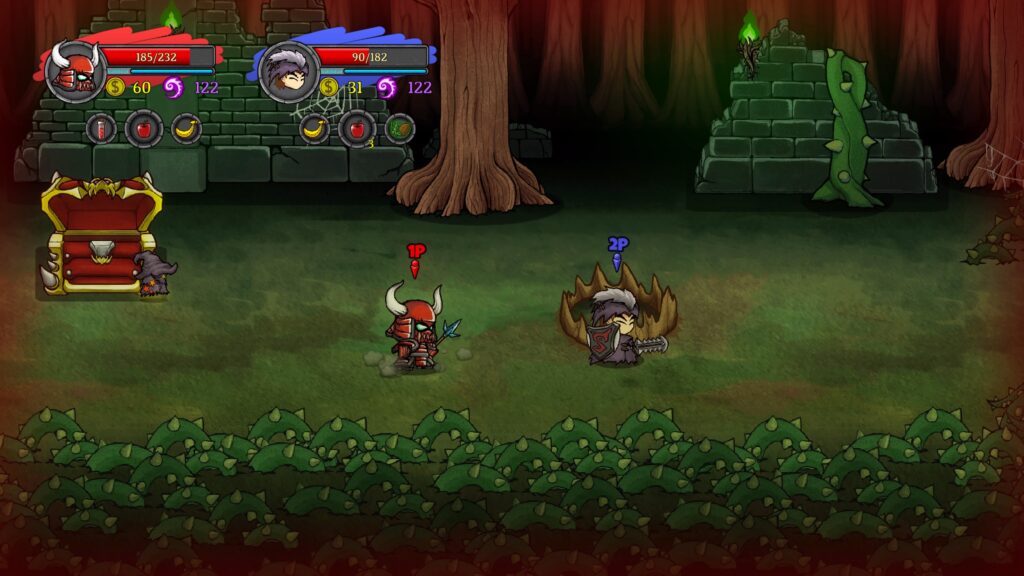Click player two's green and brown item slot

point(399,128)
